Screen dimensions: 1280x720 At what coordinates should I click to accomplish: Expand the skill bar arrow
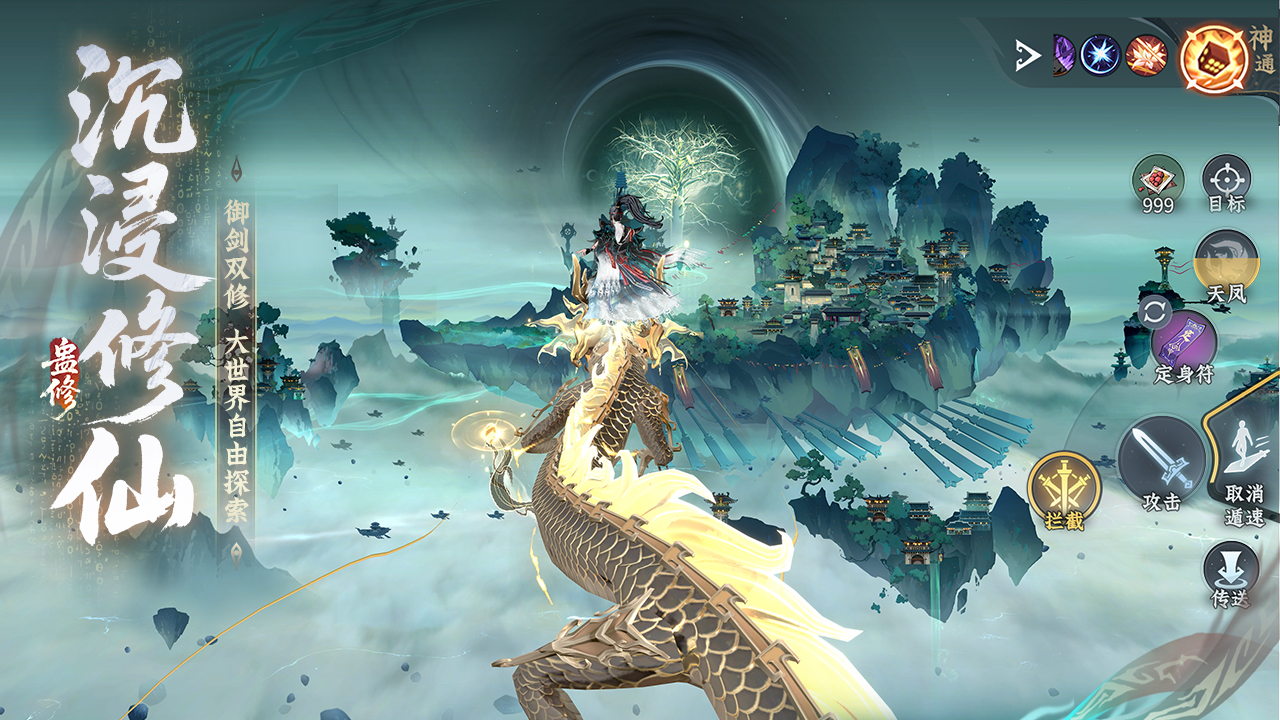click(x=1026, y=56)
